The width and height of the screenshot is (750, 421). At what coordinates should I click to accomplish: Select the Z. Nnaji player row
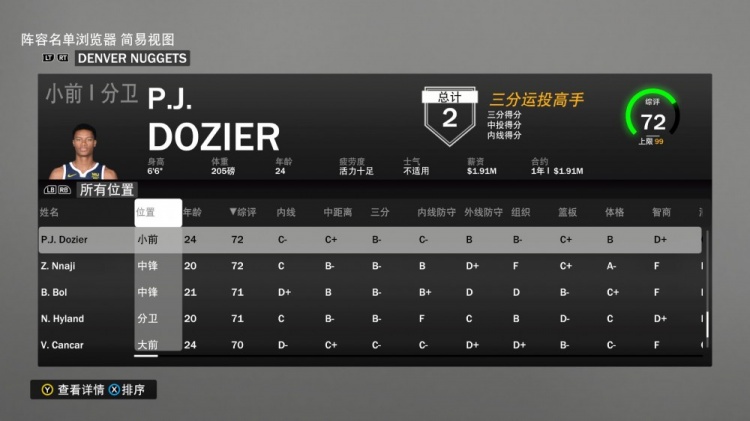click(370, 266)
